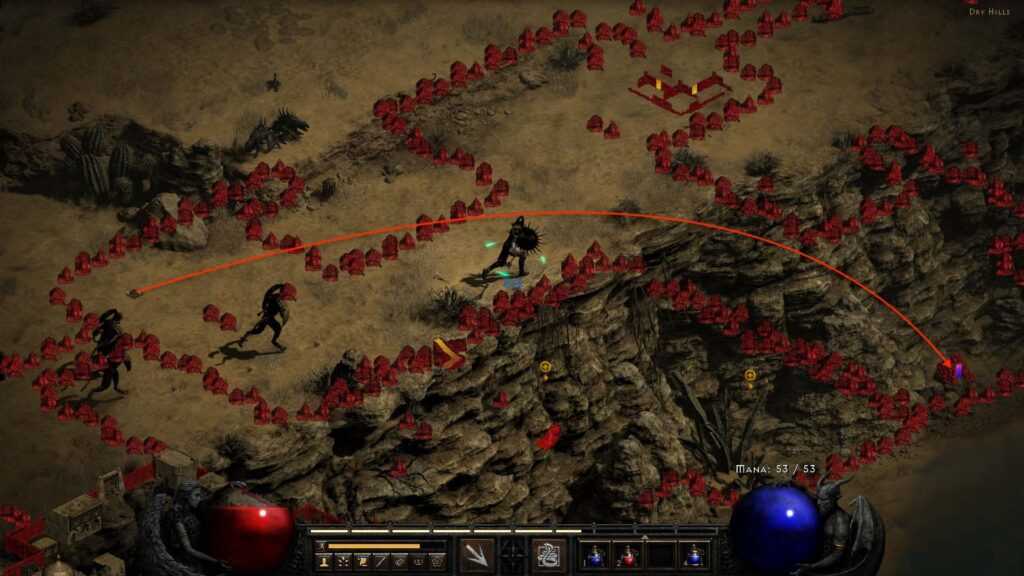Screen dimensions: 1024x576
Task: Expand the belt with the small arrow
Action: 644,537
